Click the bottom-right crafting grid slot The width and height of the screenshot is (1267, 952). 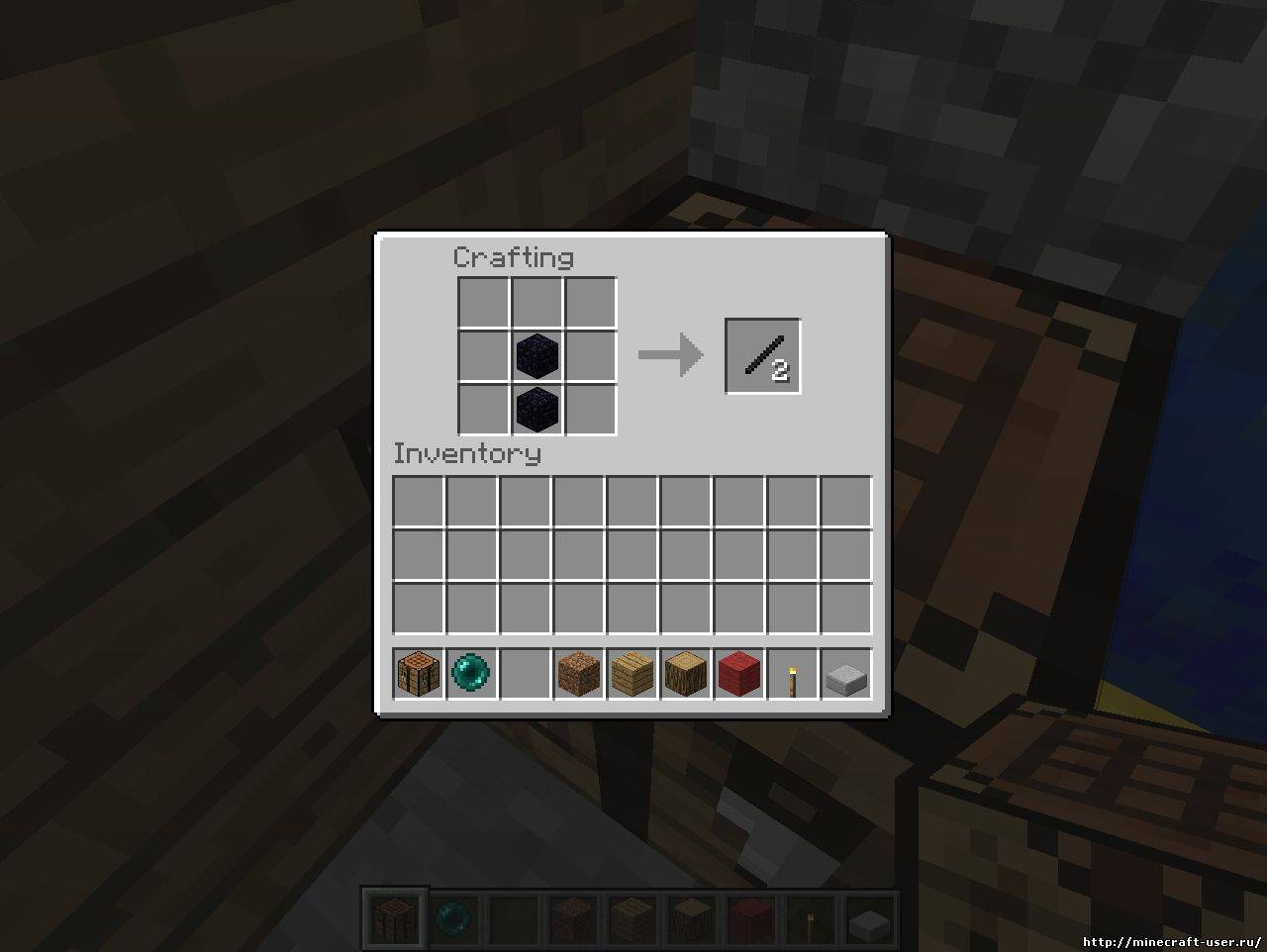[x=589, y=409]
